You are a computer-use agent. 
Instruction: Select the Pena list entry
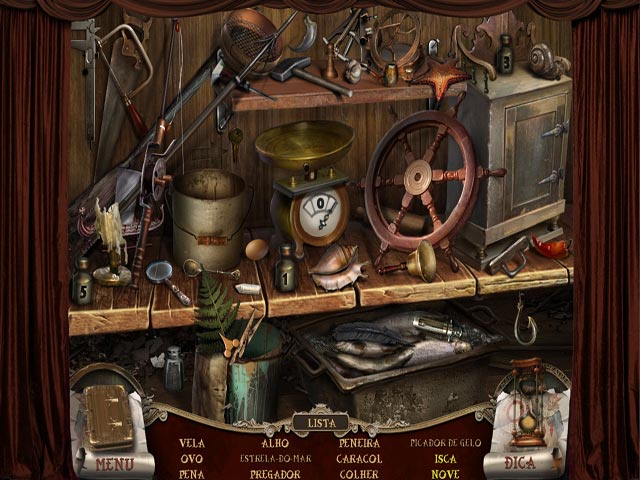click(x=192, y=474)
